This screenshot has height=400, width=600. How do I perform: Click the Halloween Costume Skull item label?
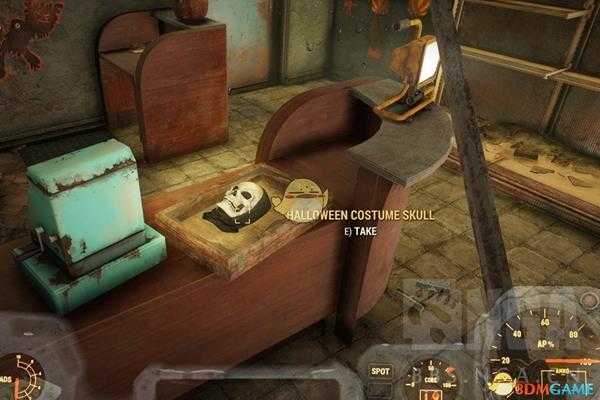(x=343, y=214)
